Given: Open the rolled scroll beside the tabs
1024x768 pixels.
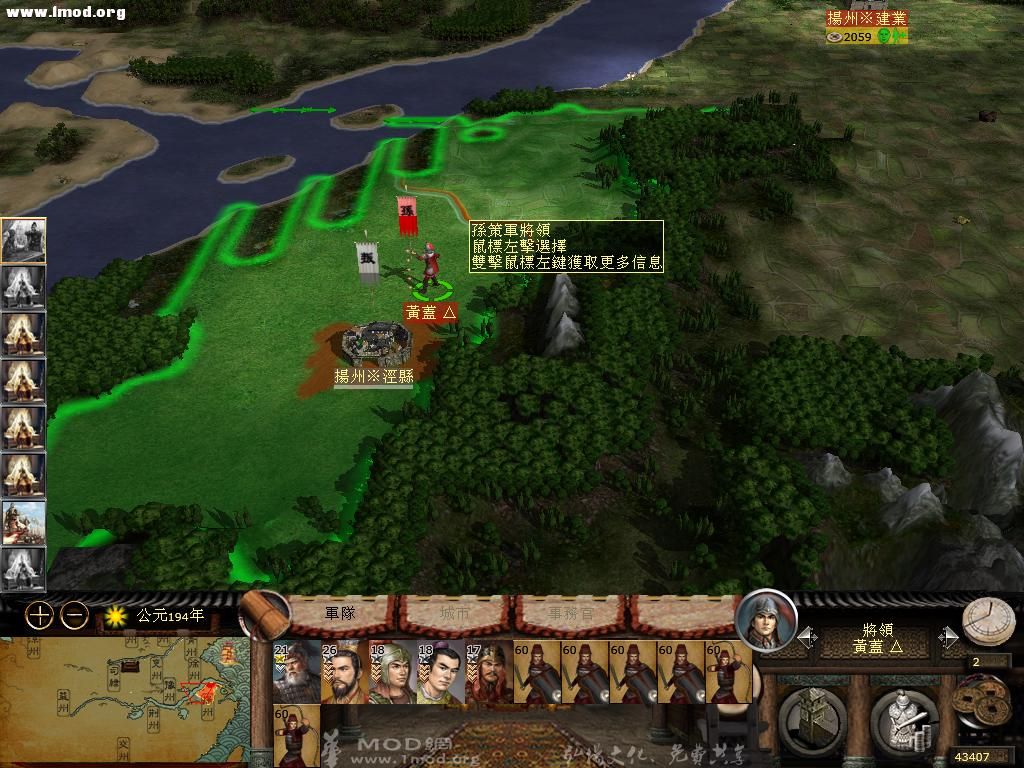Looking at the screenshot, I should [263, 614].
